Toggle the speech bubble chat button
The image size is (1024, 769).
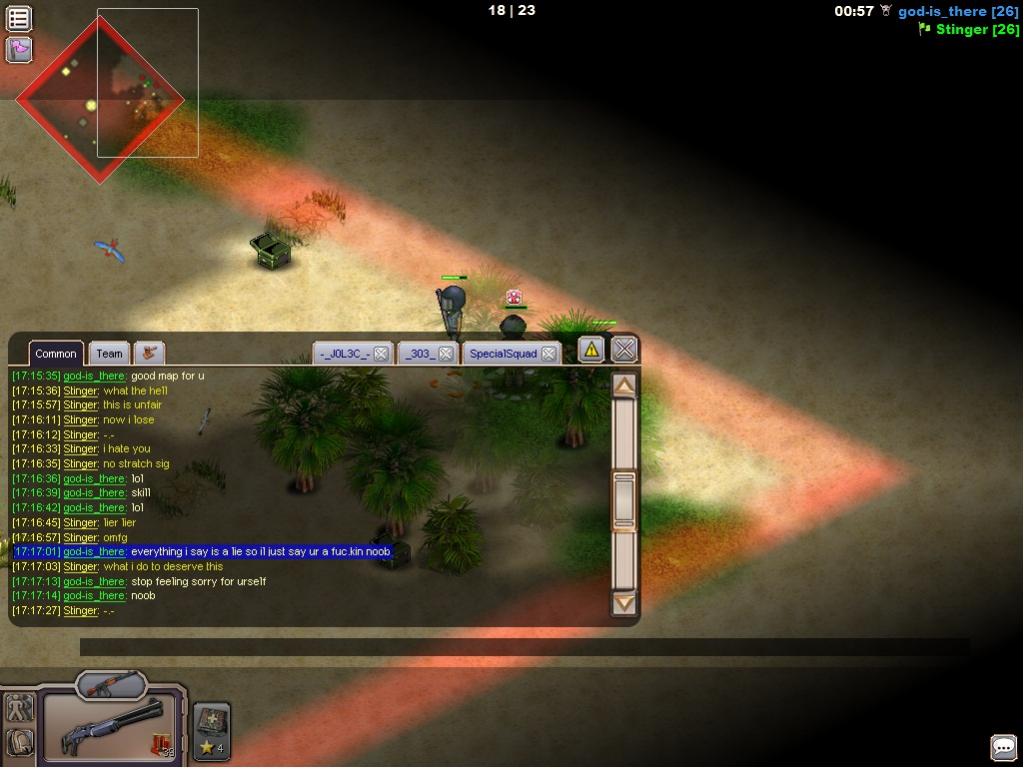(1003, 747)
